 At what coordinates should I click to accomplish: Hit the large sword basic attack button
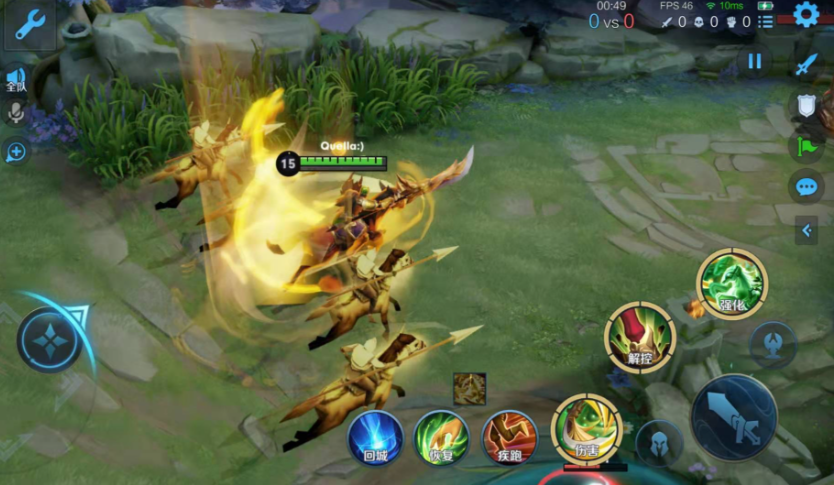[734, 416]
